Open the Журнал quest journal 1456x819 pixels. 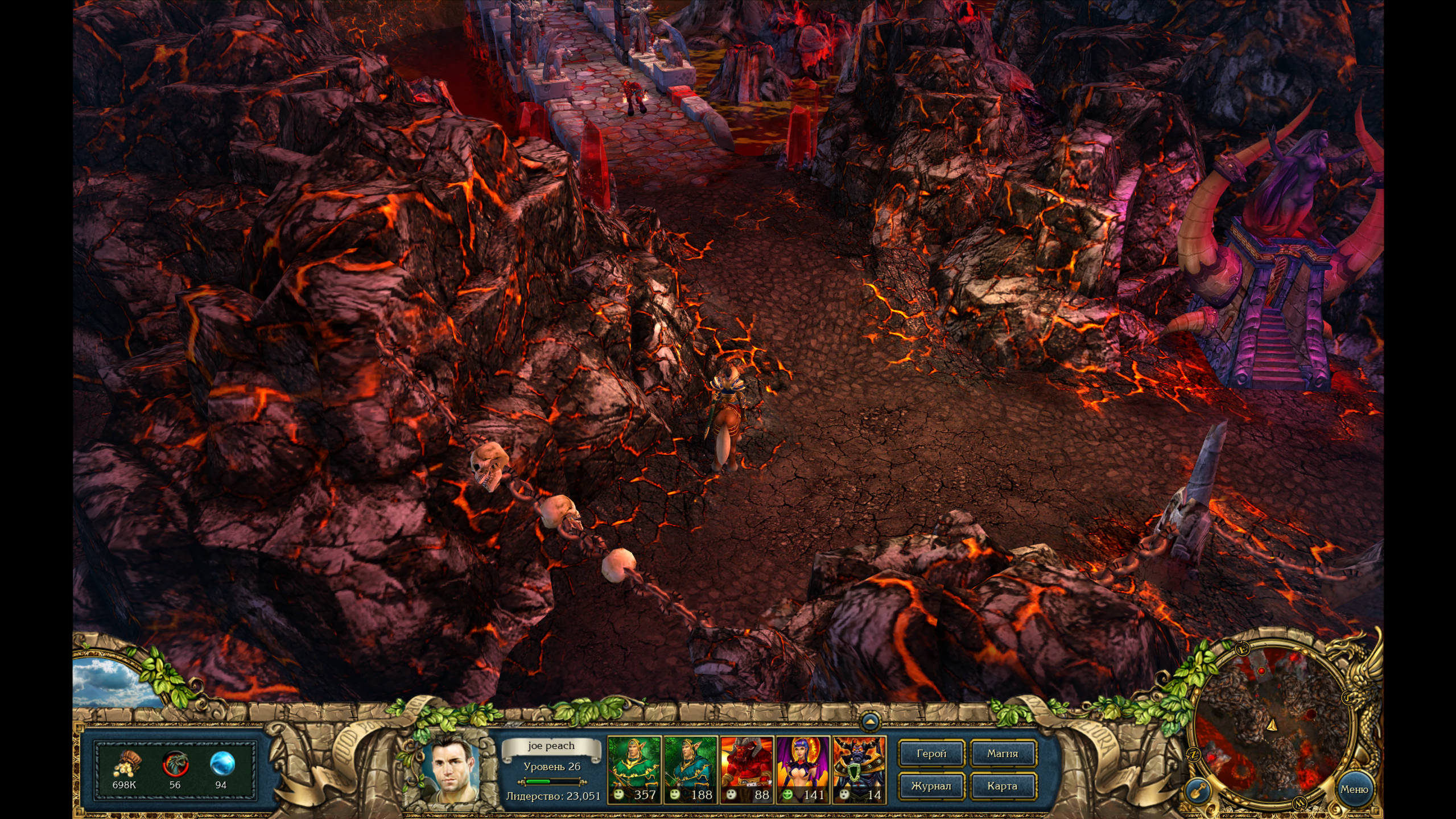(x=931, y=786)
